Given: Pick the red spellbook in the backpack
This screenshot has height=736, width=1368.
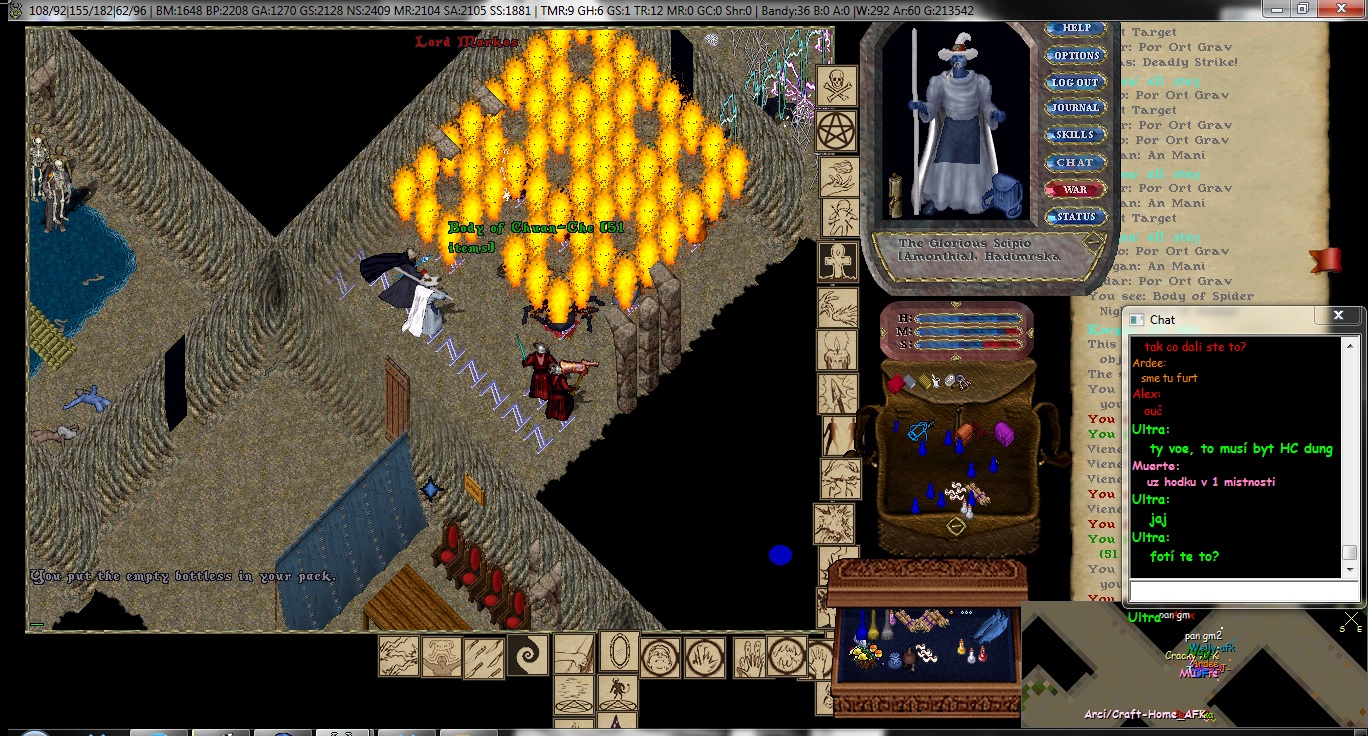Looking at the screenshot, I should point(896,383).
